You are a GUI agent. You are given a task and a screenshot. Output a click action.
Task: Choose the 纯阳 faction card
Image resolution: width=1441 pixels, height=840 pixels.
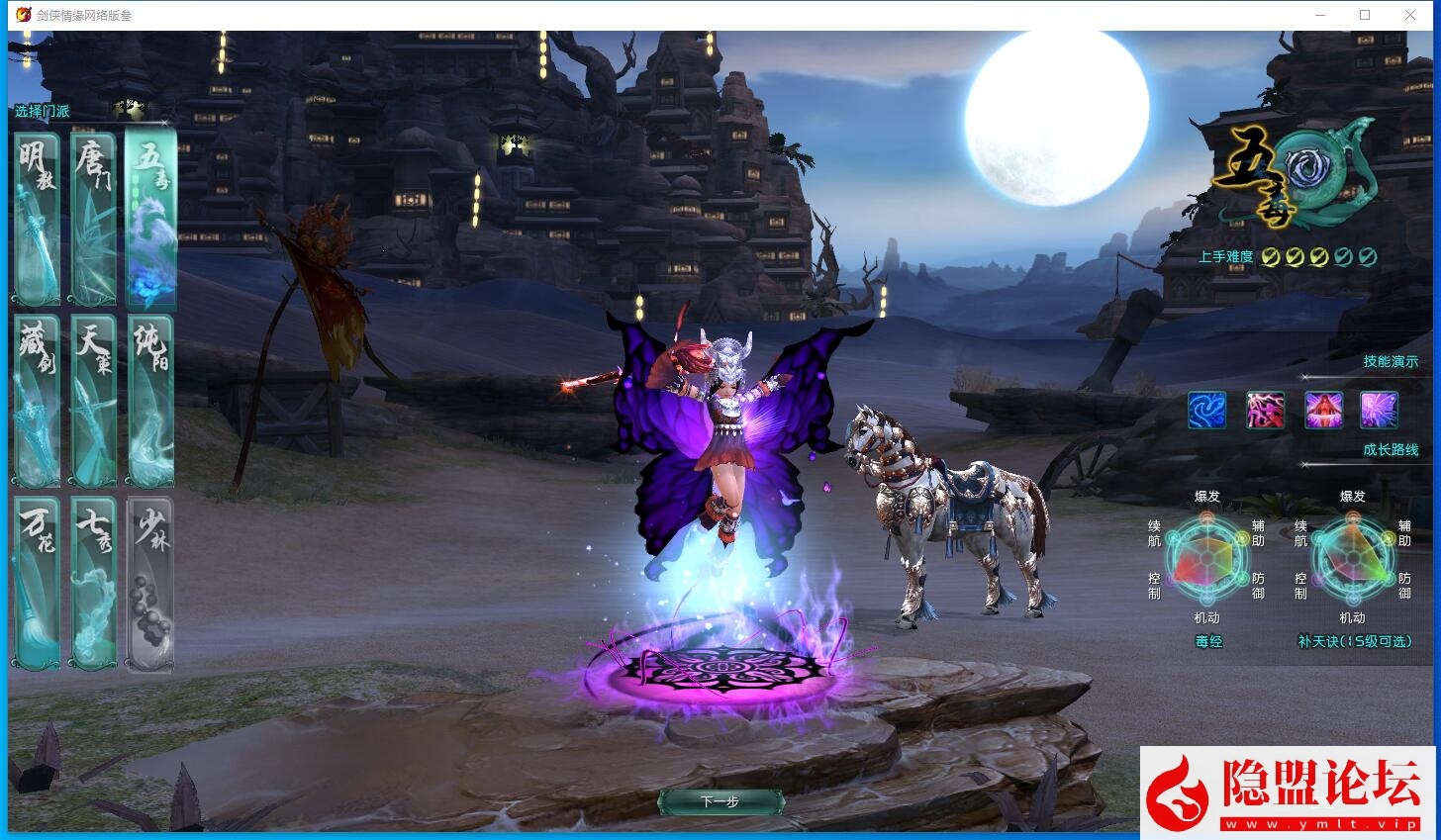[x=150, y=401]
